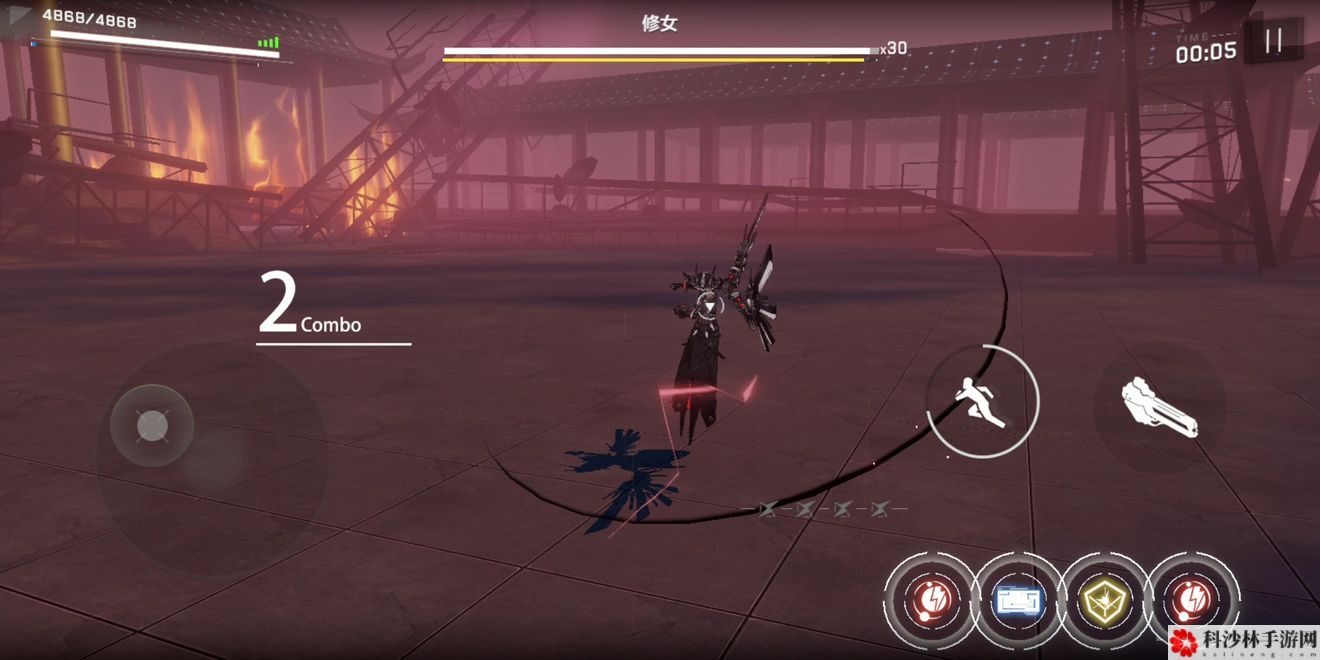The image size is (1320, 660).
Task: Fire the basic attack gun button
Action: point(1160,407)
